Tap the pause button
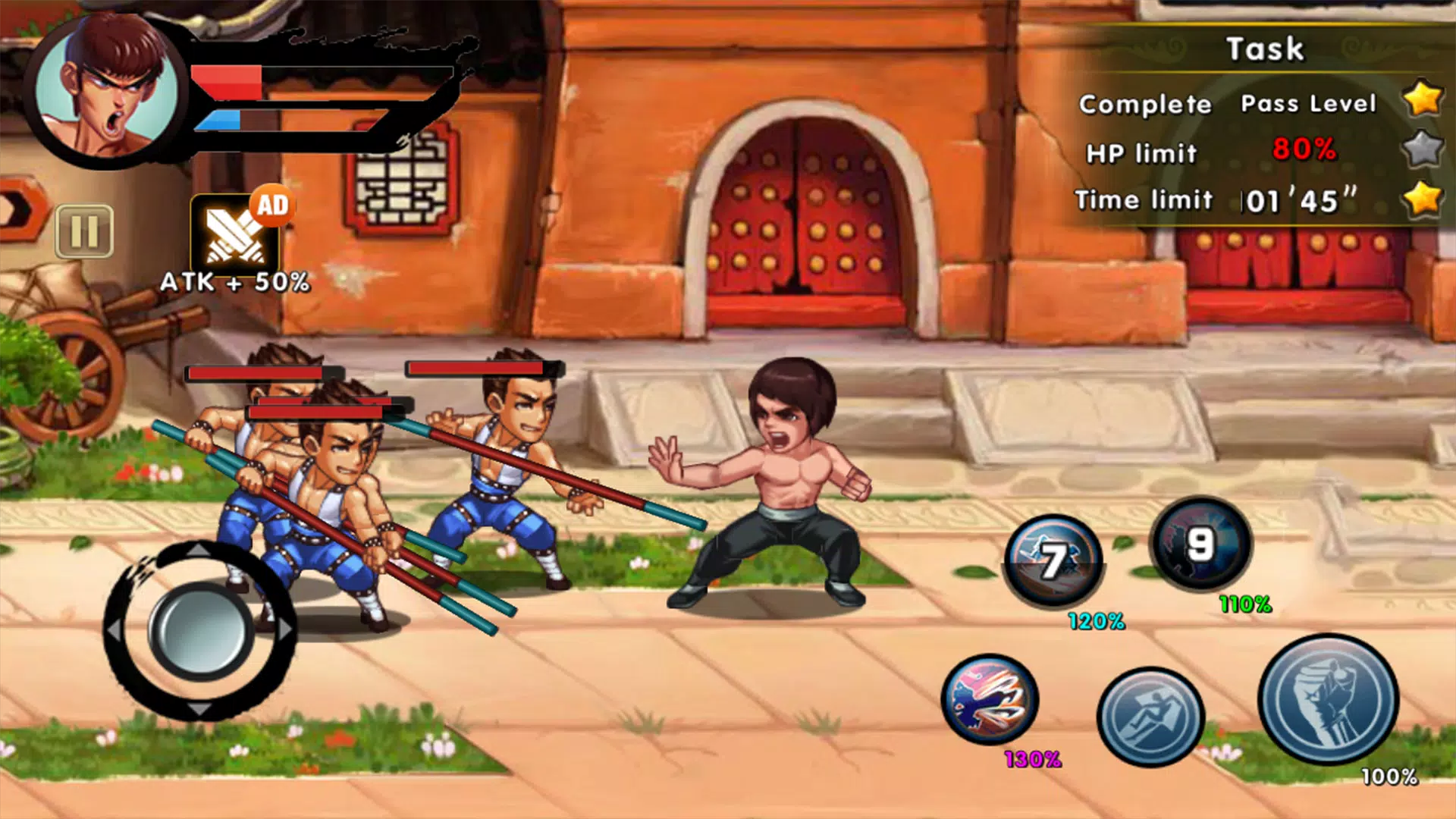 (x=86, y=230)
